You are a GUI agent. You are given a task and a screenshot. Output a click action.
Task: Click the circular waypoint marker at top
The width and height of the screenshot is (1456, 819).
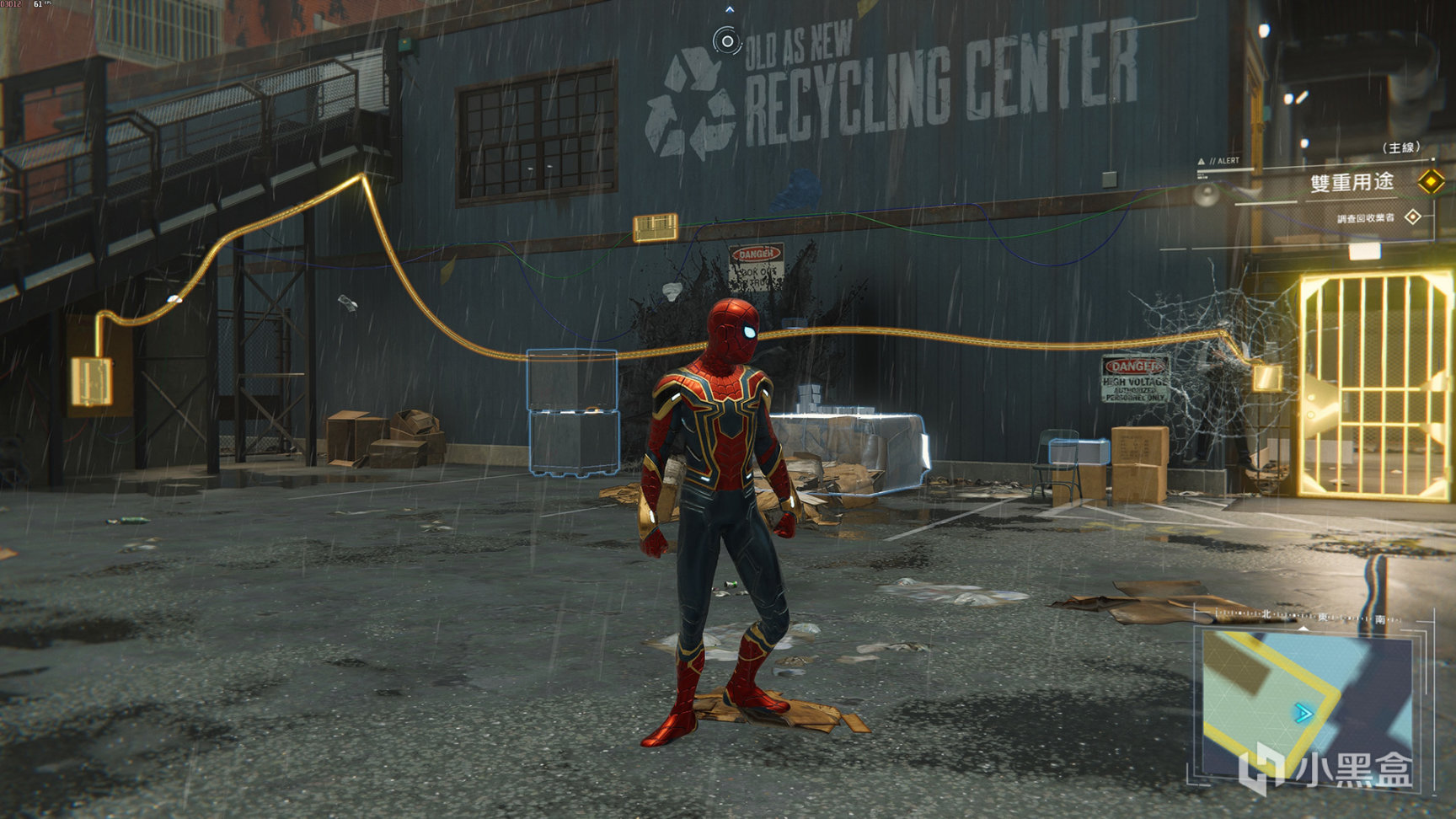tap(726, 40)
